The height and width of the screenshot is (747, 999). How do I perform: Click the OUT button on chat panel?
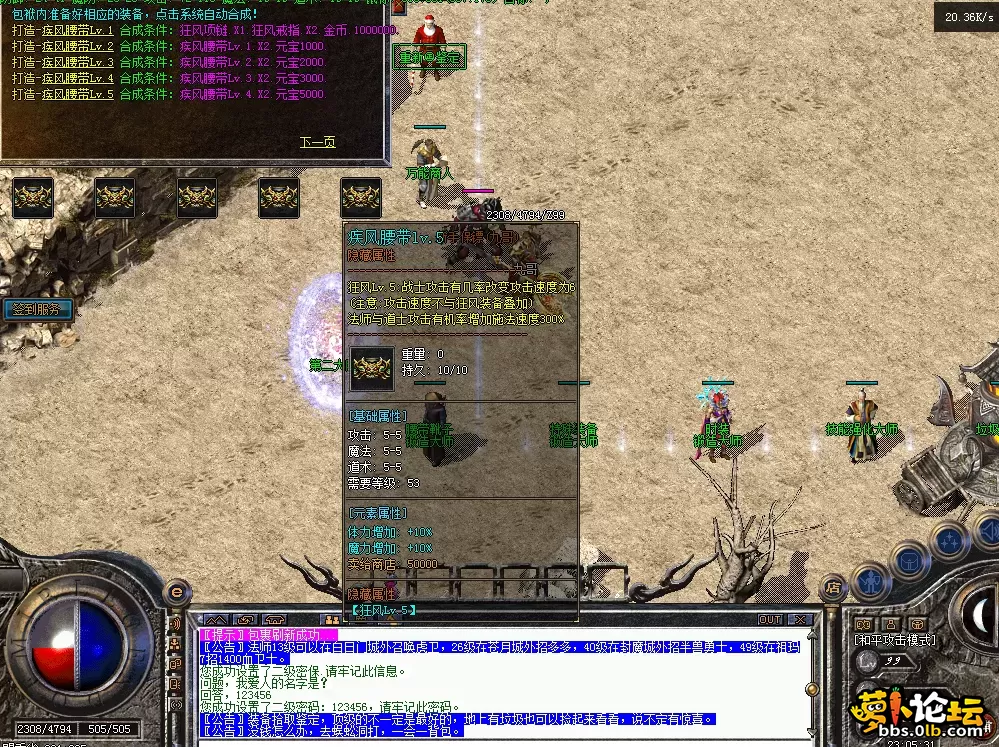[x=770, y=620]
